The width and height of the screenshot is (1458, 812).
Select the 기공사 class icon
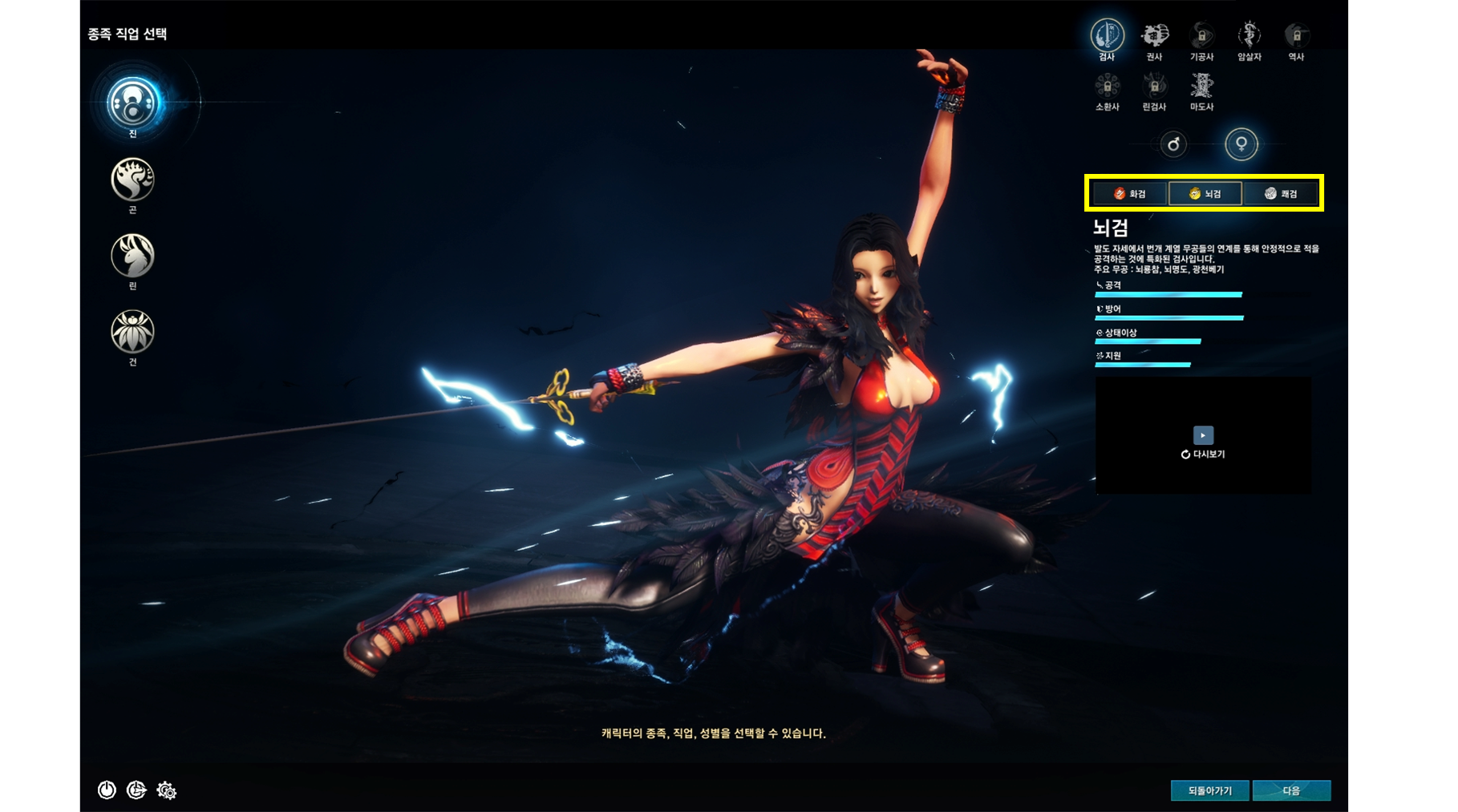1201,35
